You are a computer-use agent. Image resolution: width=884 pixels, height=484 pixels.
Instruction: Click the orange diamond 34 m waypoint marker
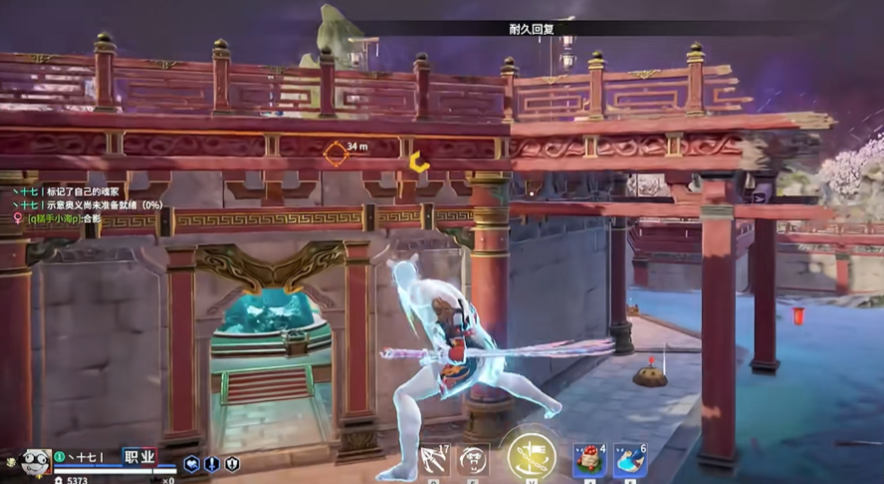[x=335, y=153]
